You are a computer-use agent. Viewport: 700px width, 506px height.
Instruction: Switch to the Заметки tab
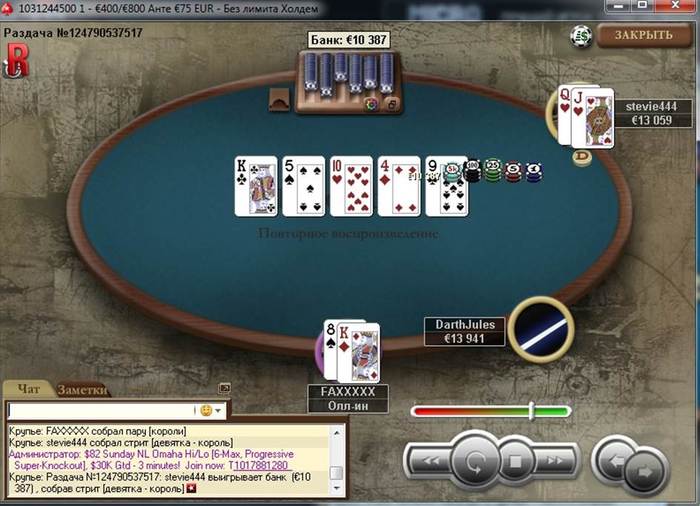(x=82, y=390)
